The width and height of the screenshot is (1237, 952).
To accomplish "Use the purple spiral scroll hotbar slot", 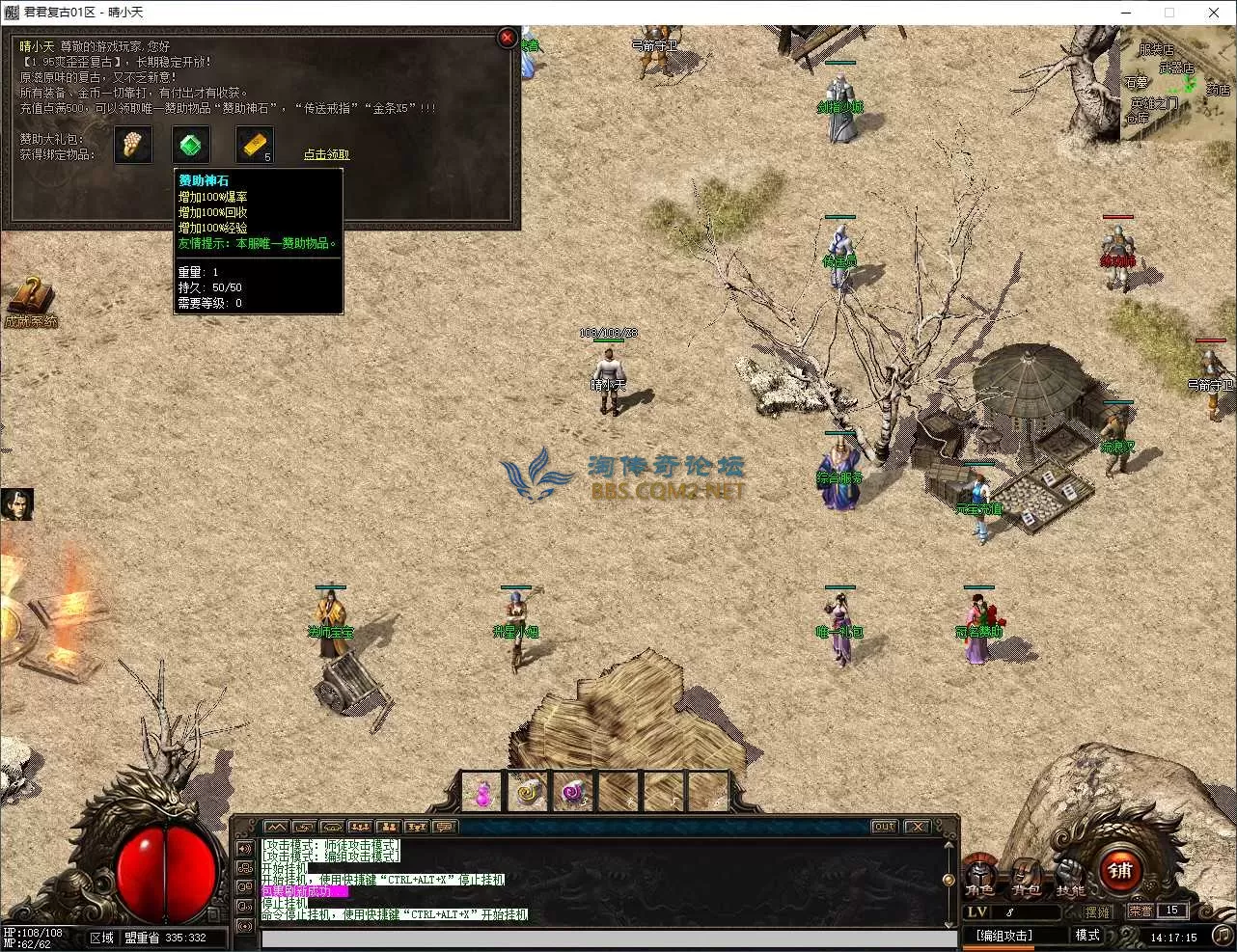I will (573, 793).
